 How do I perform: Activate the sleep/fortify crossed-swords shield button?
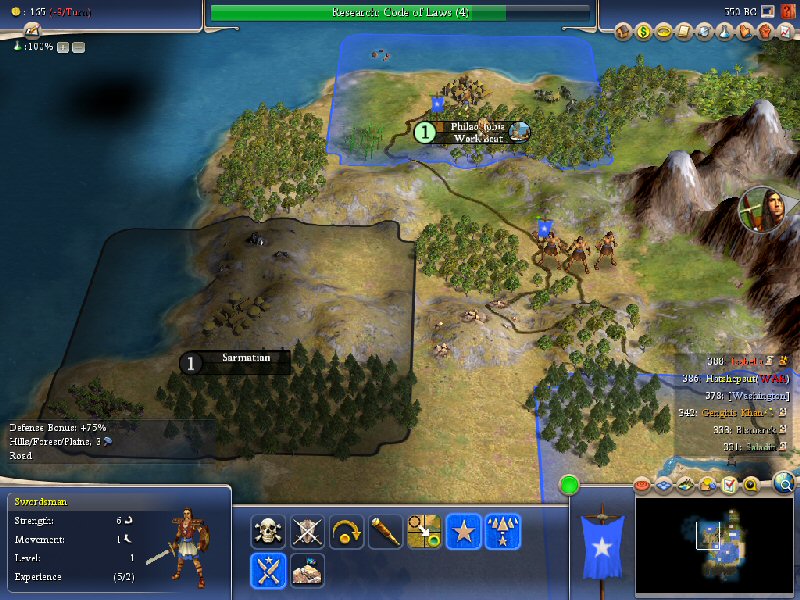[306, 531]
